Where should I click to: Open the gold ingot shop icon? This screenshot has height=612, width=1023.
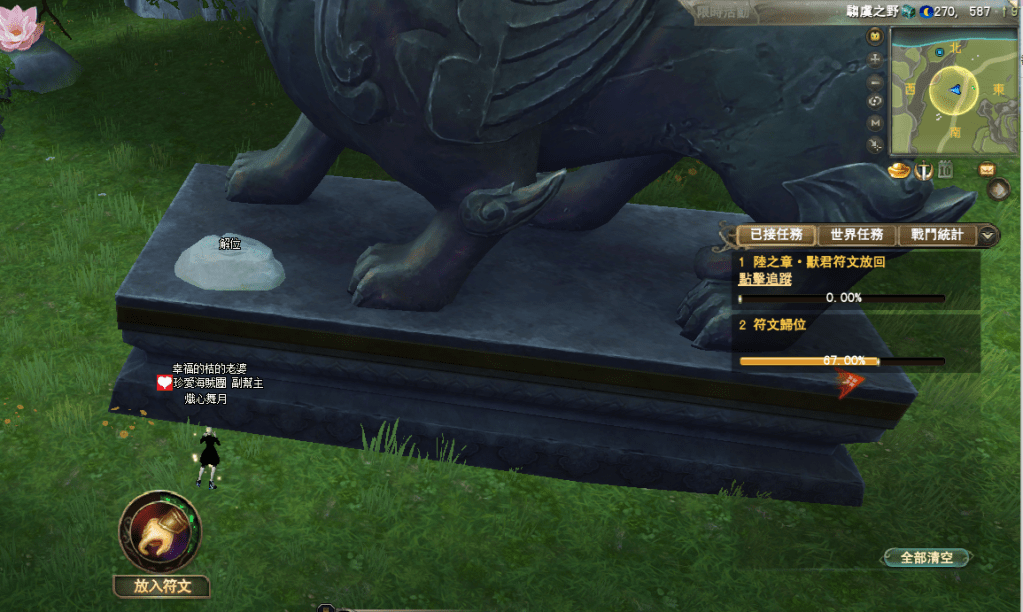click(897, 170)
